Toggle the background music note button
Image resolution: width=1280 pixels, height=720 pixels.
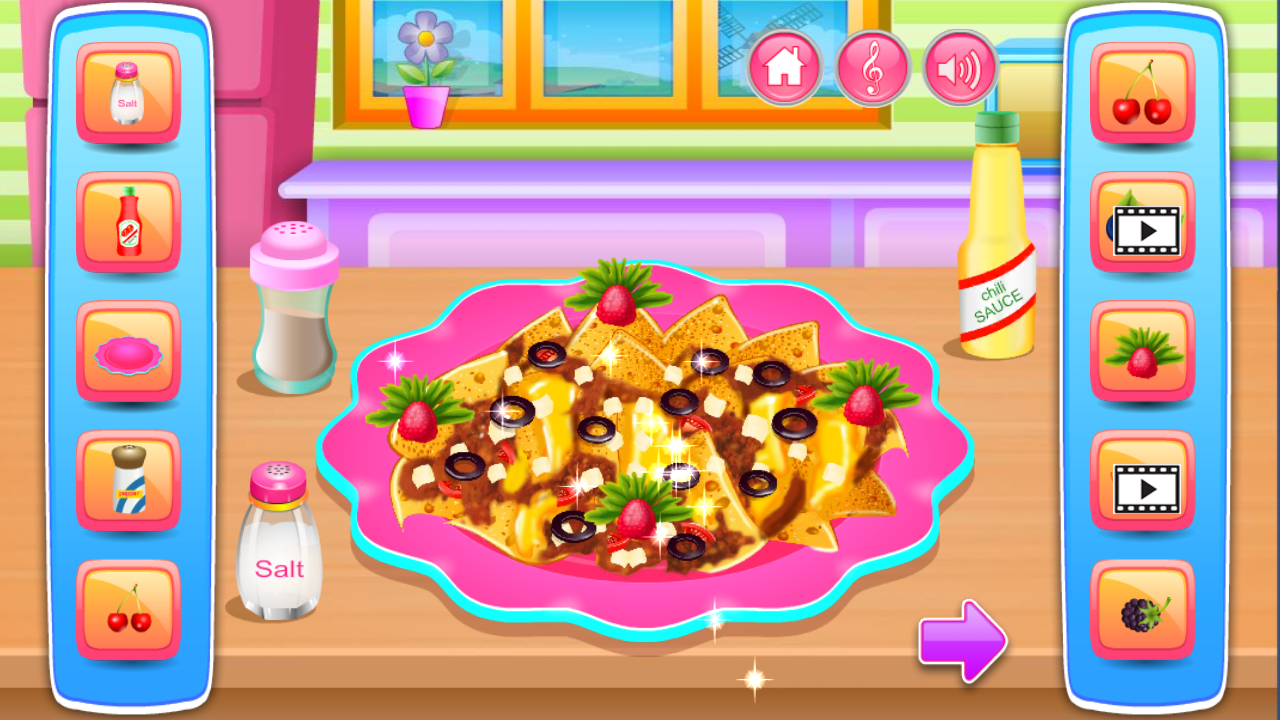[x=872, y=68]
